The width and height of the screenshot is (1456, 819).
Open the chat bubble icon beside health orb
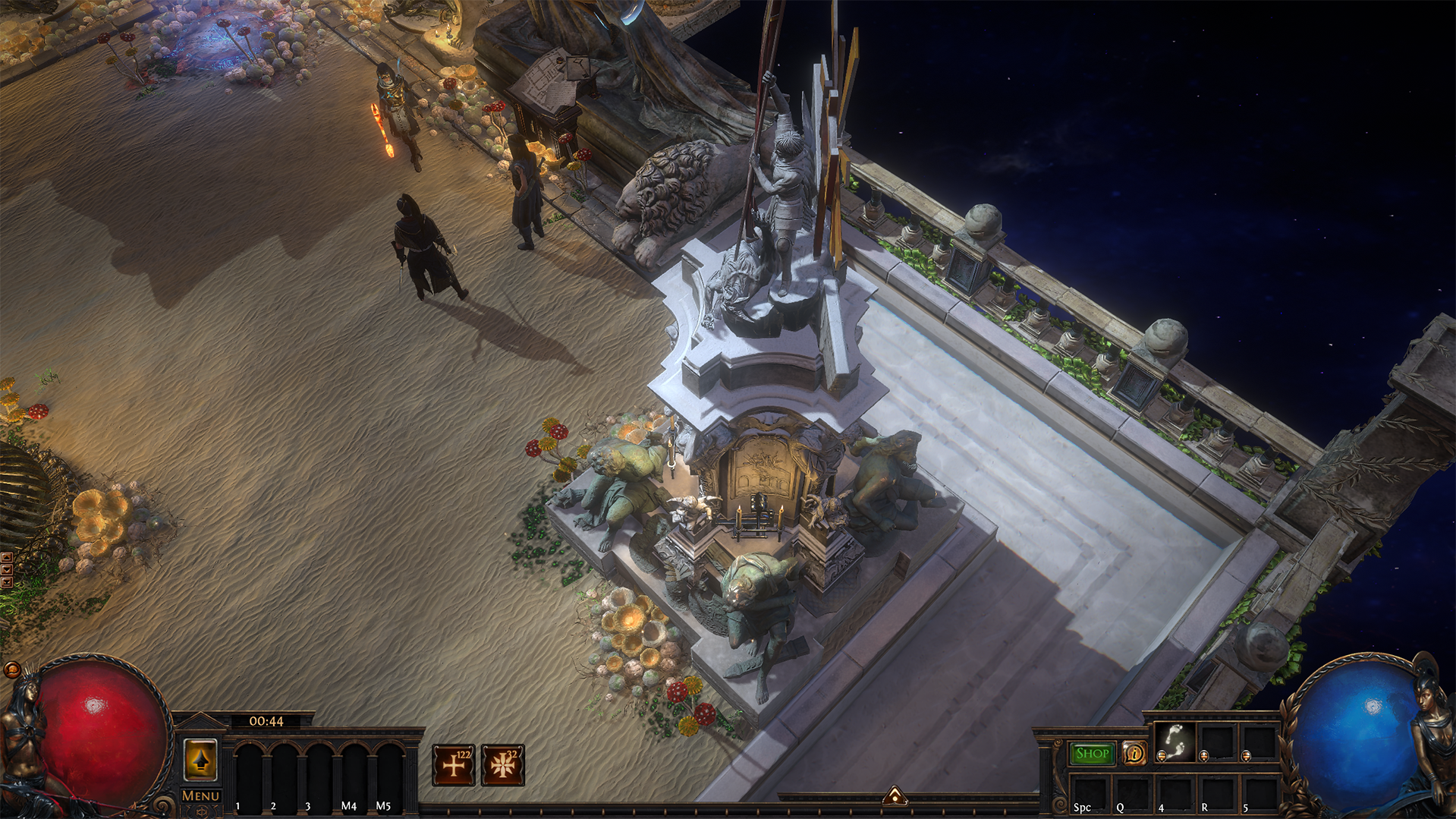tap(11, 669)
